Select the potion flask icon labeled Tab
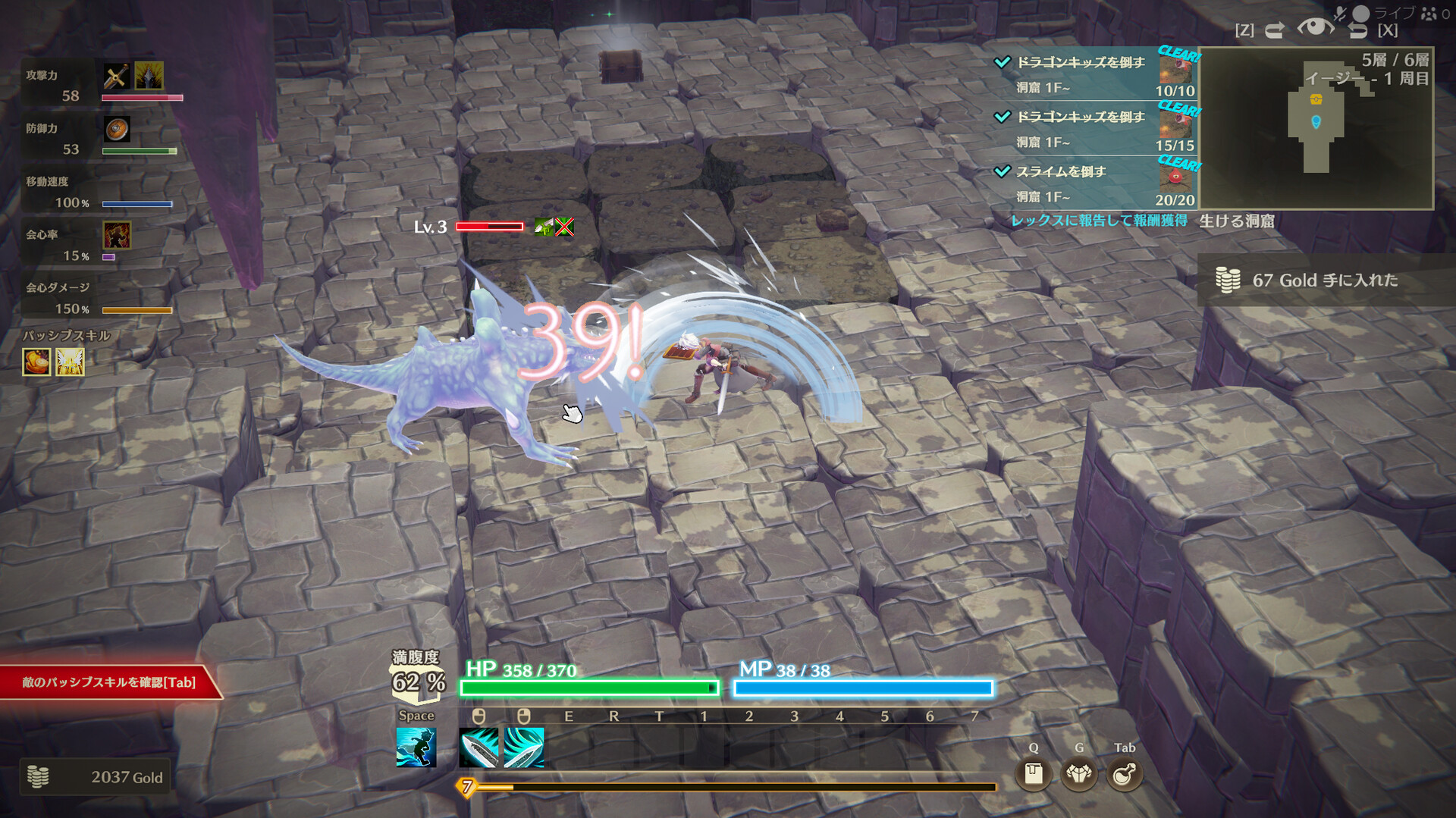Image resolution: width=1456 pixels, height=818 pixels. (1125, 774)
